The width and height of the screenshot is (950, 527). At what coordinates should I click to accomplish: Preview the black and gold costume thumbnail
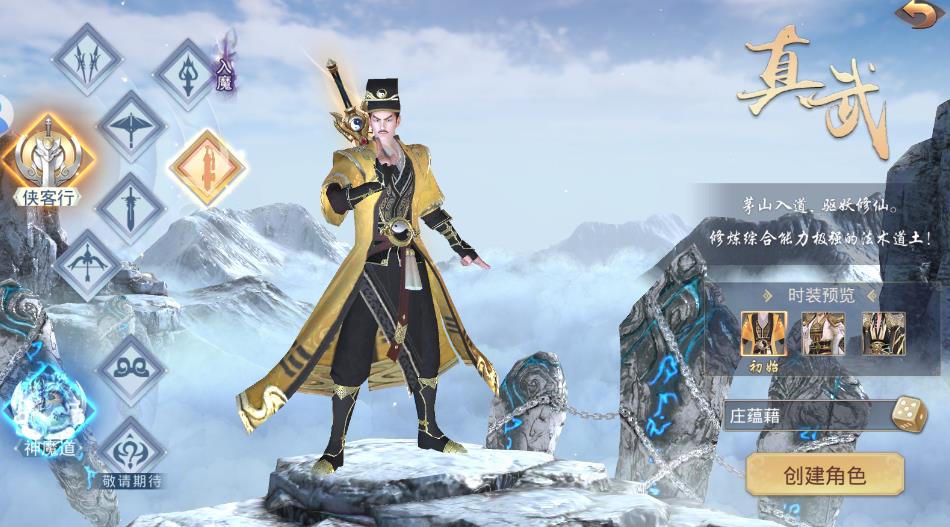coord(883,334)
